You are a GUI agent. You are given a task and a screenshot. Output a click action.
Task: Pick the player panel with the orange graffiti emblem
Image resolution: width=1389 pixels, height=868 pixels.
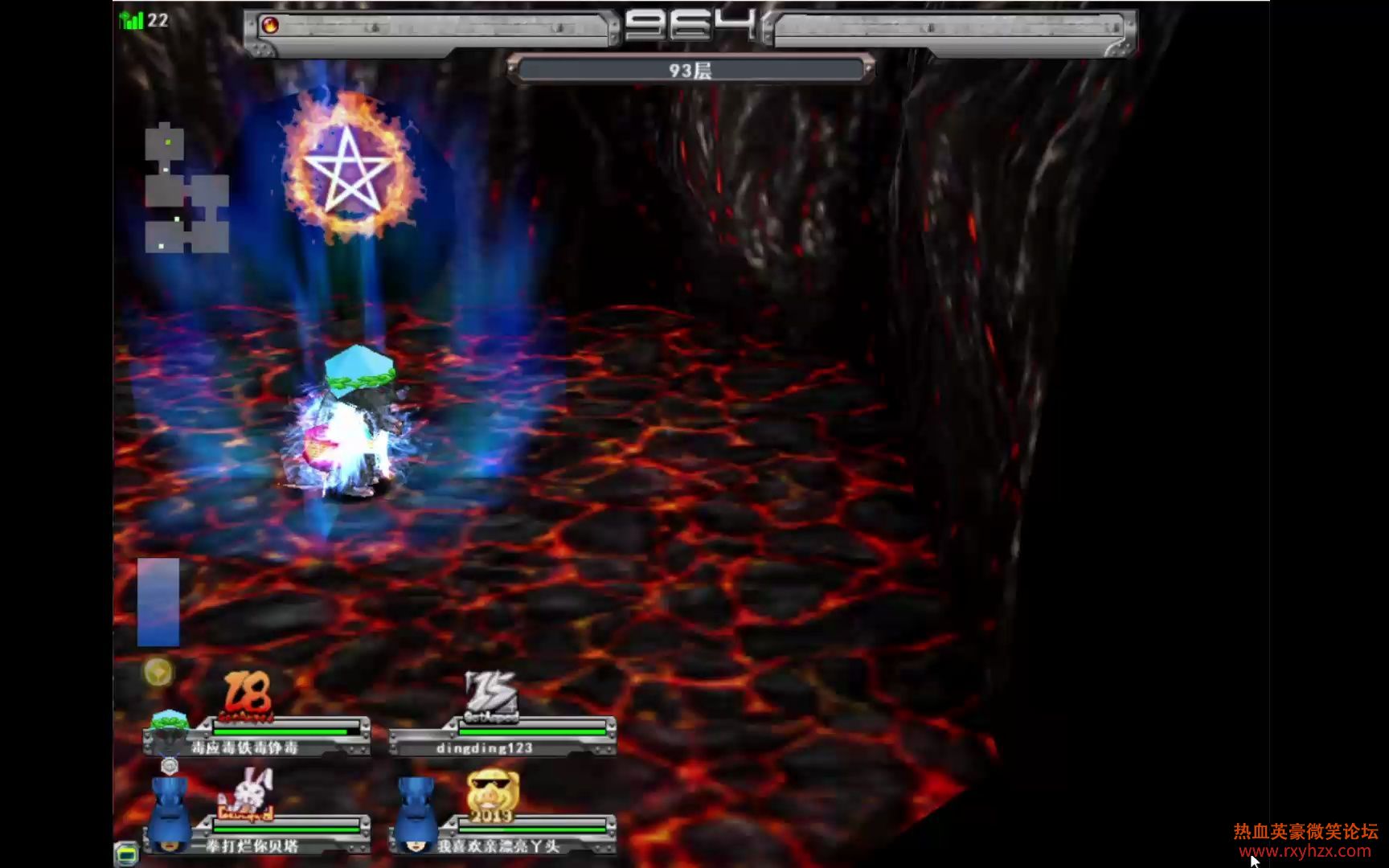coord(257,736)
